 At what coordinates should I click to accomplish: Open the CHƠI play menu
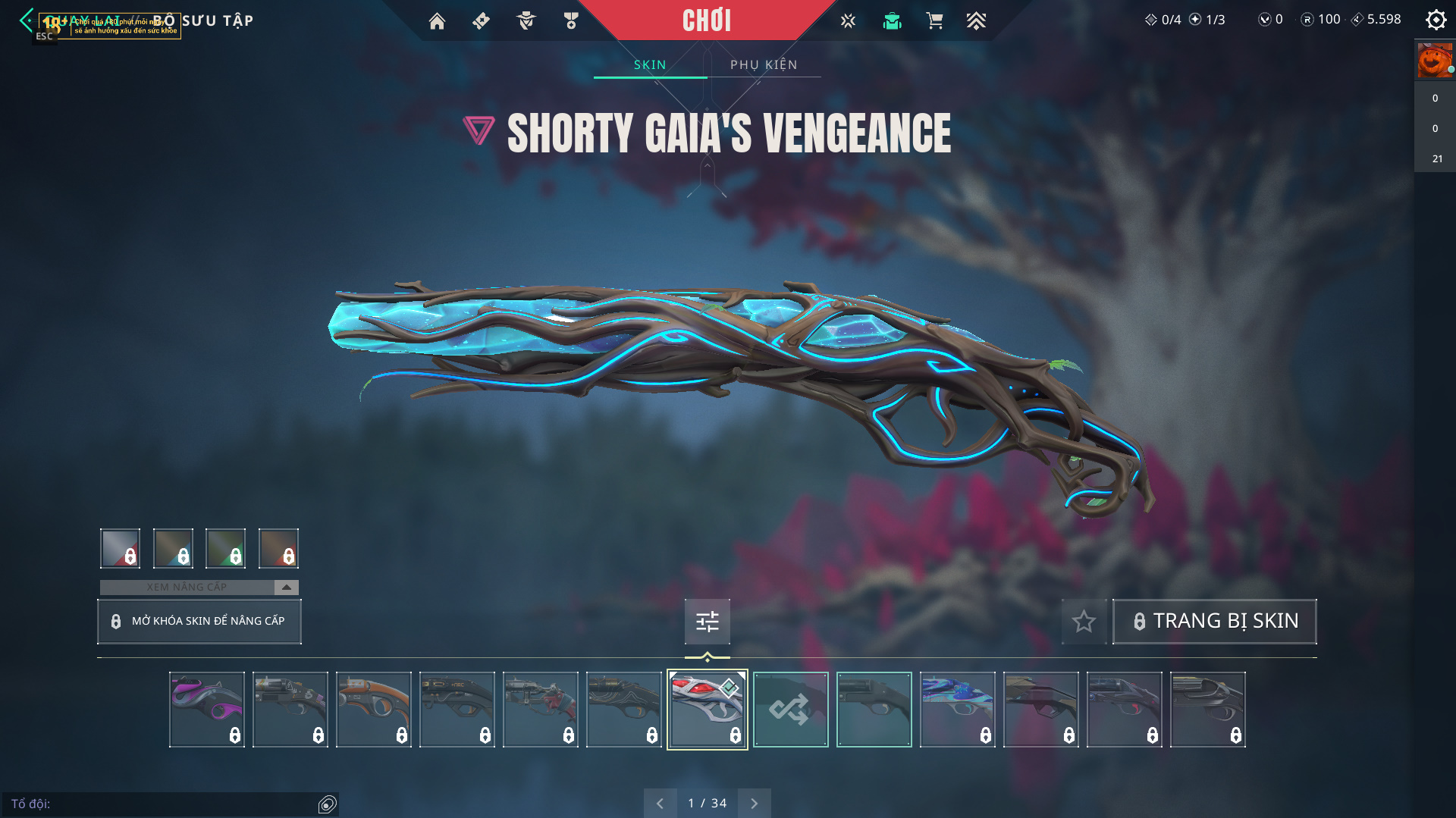706,20
